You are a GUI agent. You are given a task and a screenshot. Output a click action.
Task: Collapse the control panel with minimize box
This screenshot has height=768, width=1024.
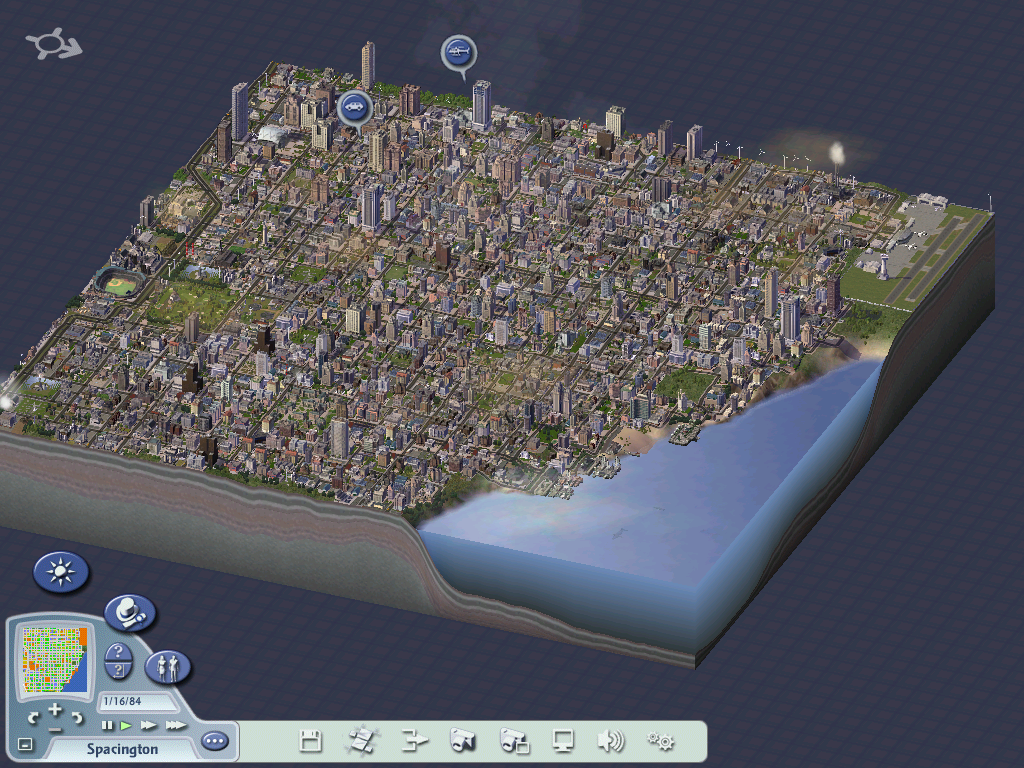26,744
